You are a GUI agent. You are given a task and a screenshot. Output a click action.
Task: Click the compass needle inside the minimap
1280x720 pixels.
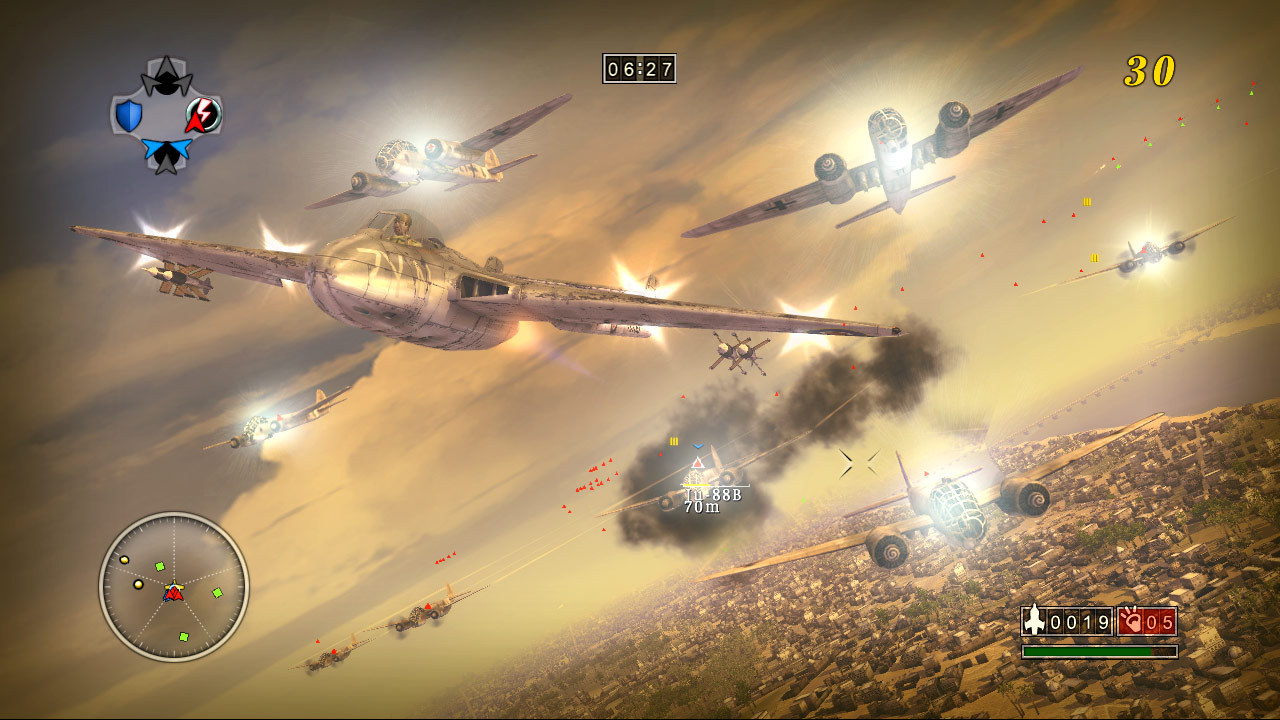pos(175,586)
